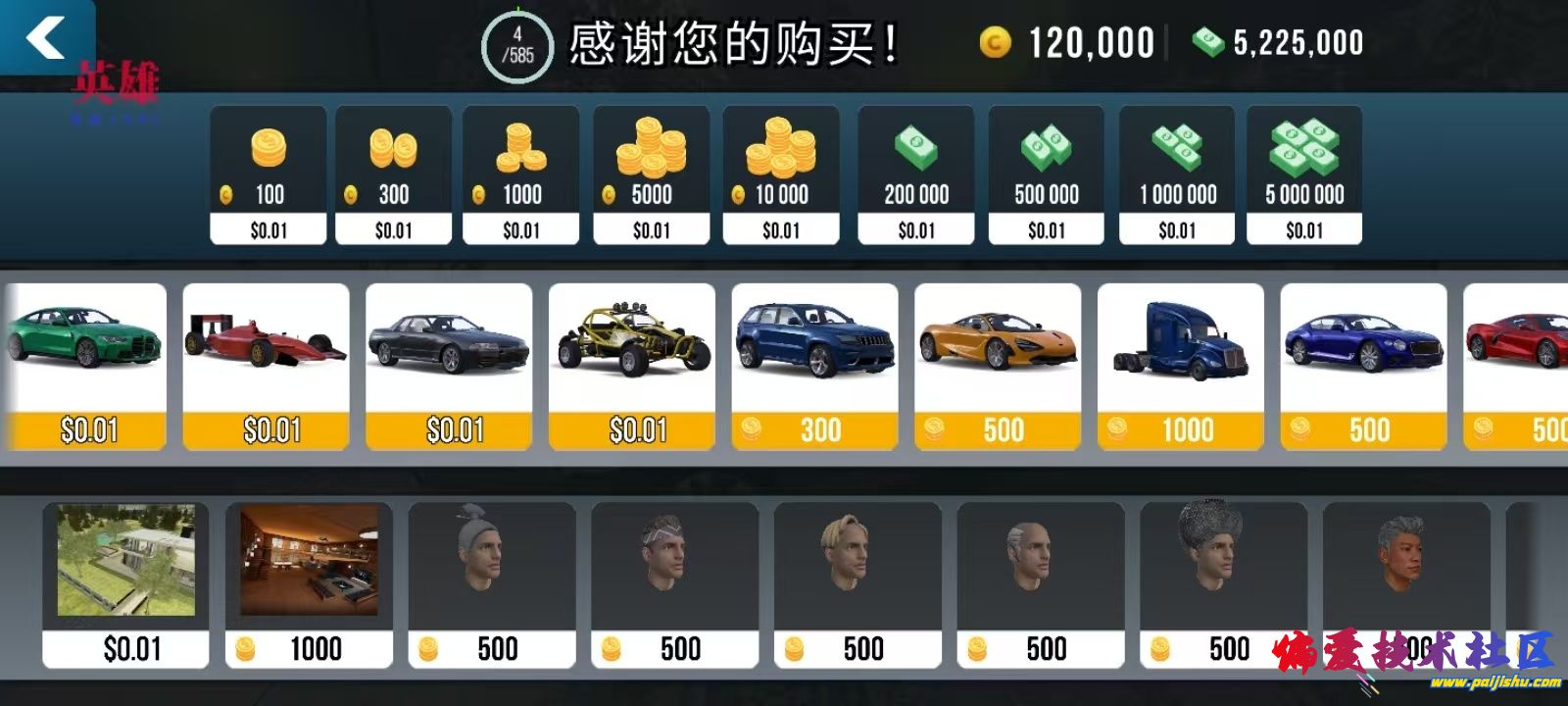Select the 500 000 cash pack
The height and width of the screenshot is (706, 1568).
tap(1045, 174)
